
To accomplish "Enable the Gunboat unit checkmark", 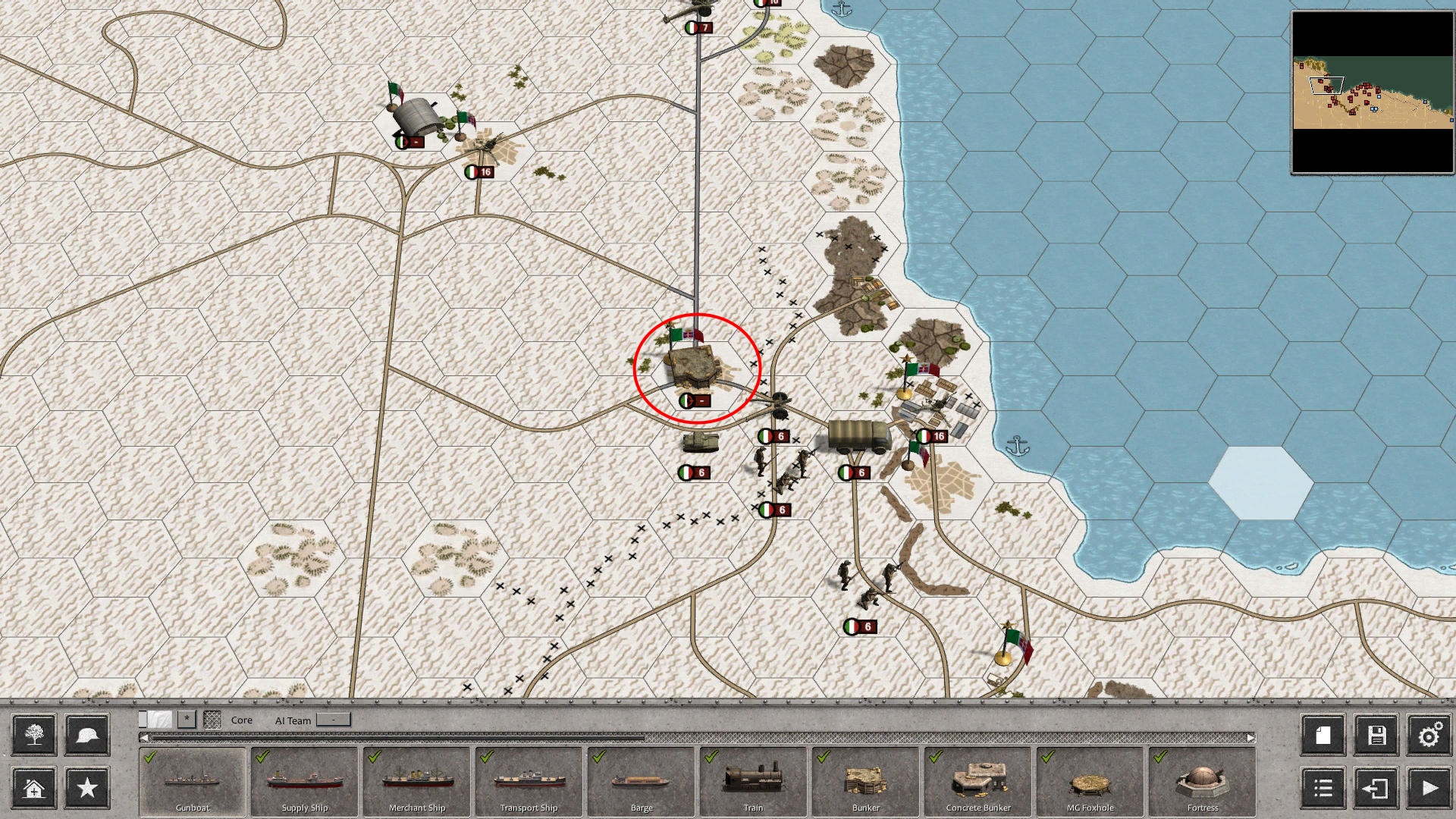I will [x=149, y=756].
